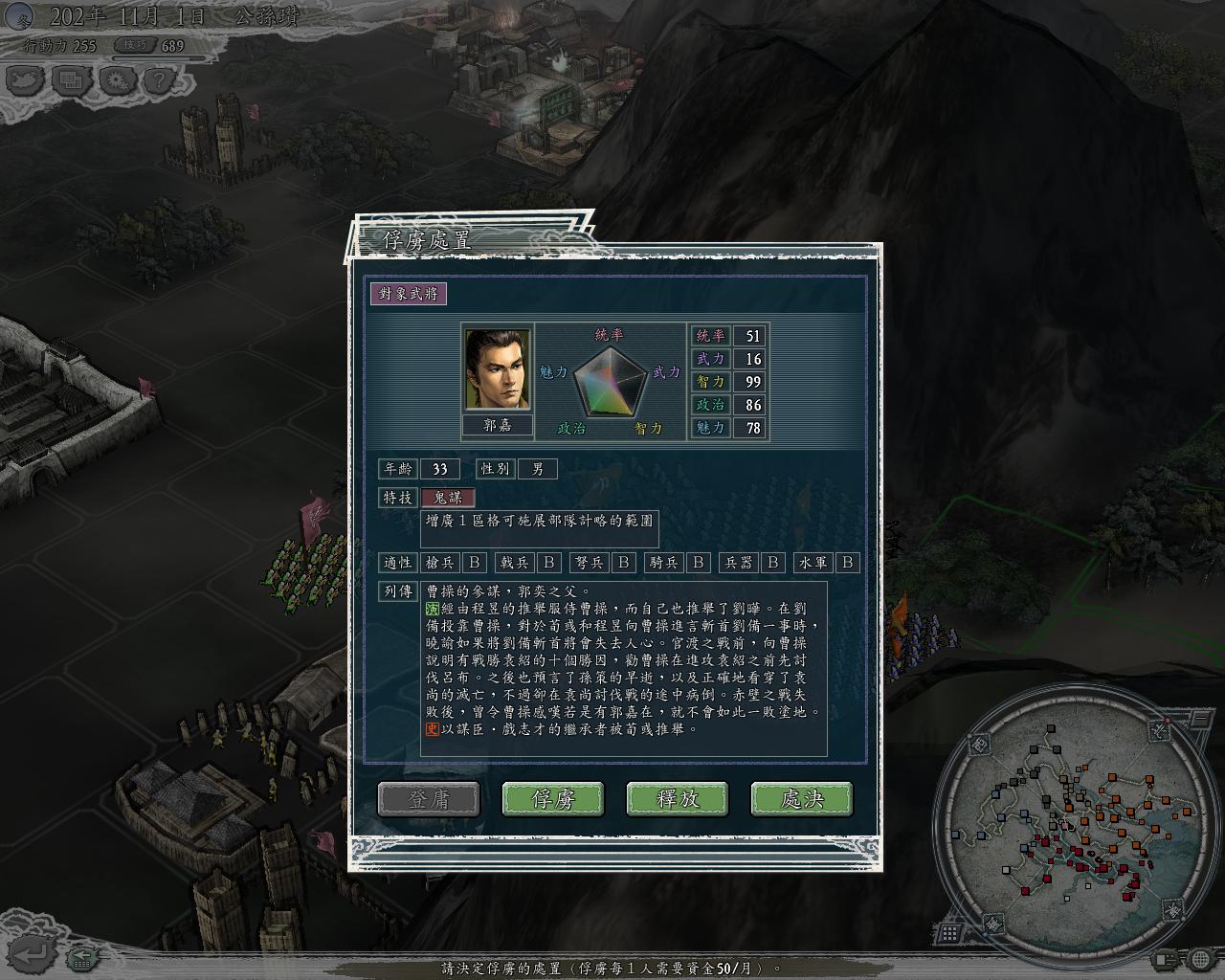Open the question mark help icon
The image size is (1225, 980).
[x=158, y=80]
